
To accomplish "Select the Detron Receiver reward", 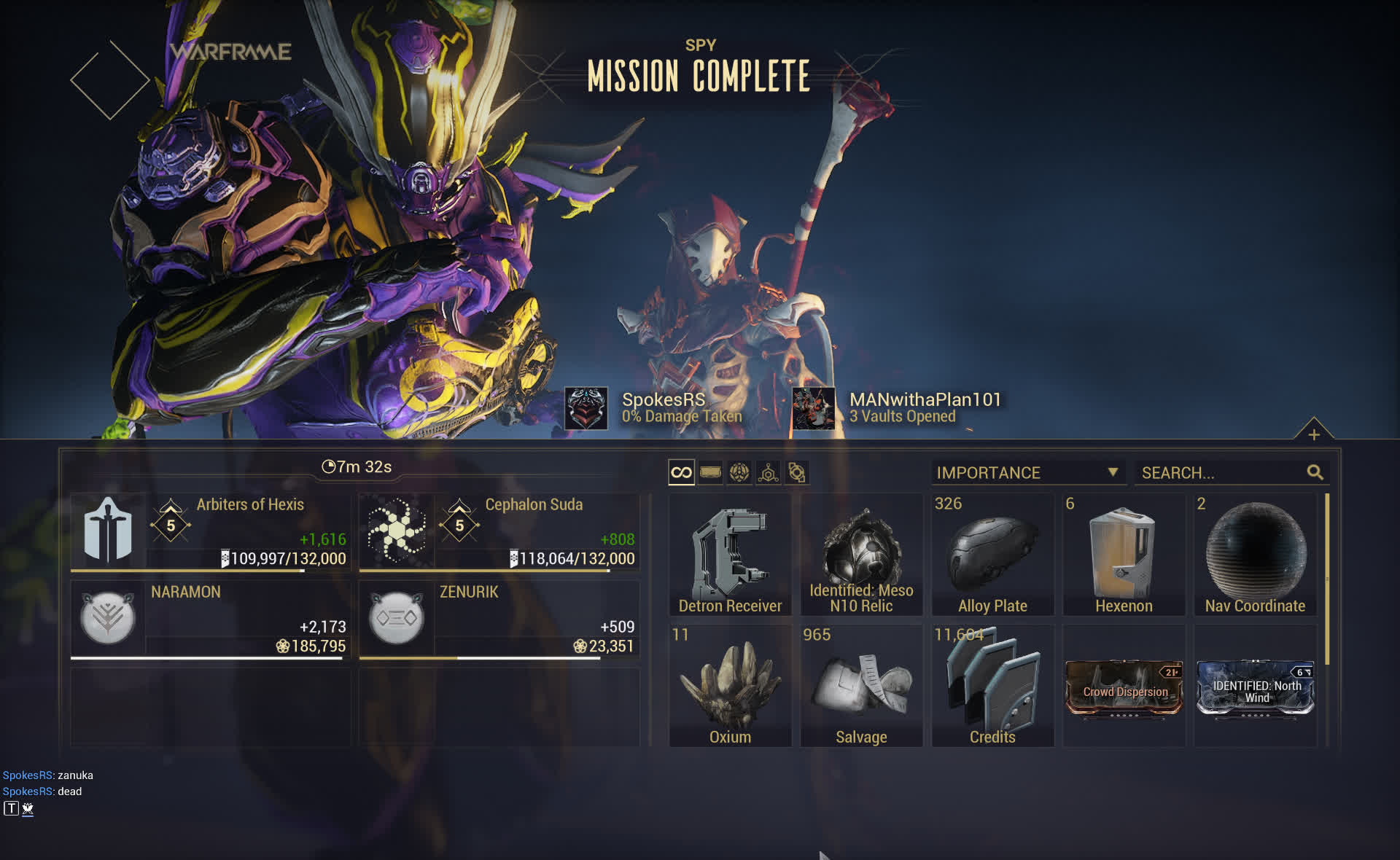I will click(730, 555).
